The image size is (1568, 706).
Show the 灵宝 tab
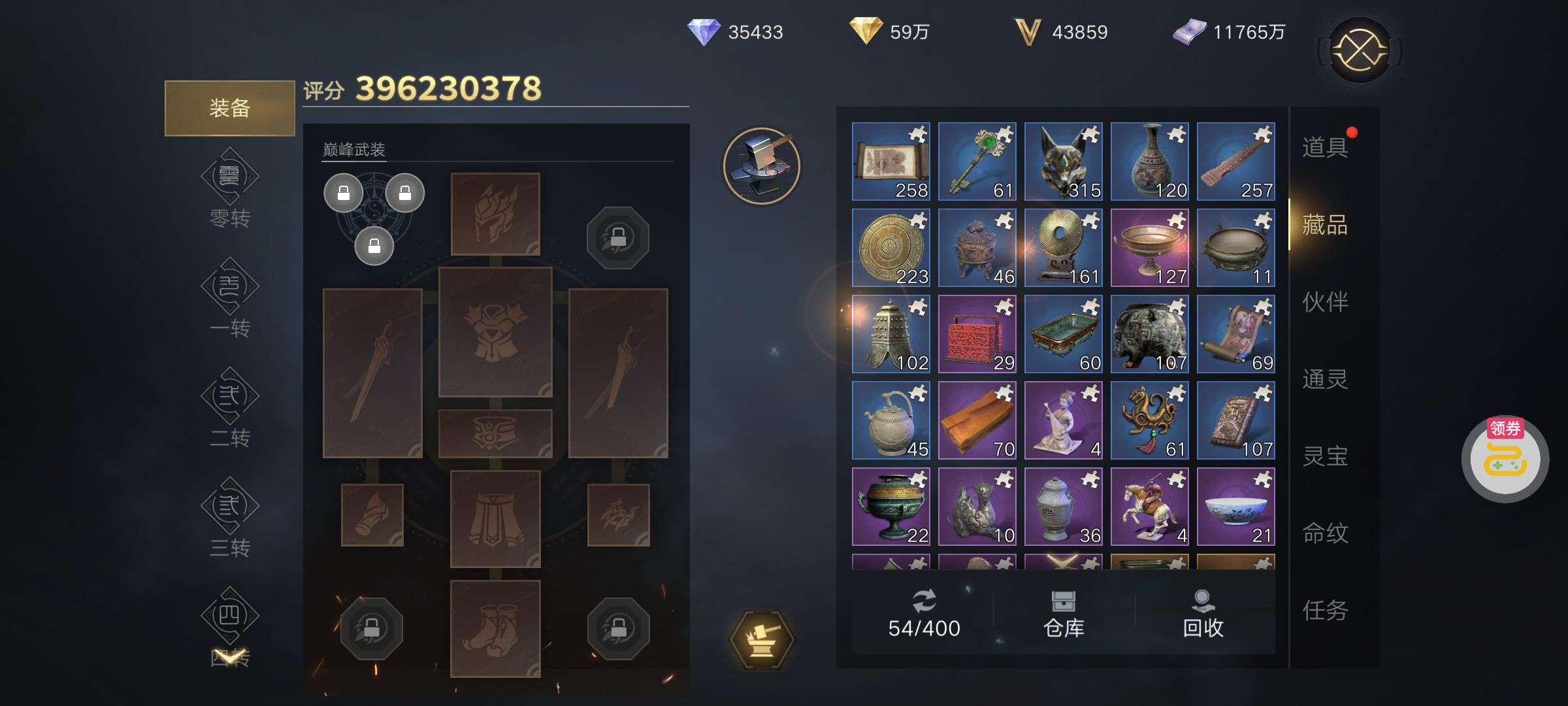[x=1325, y=456]
